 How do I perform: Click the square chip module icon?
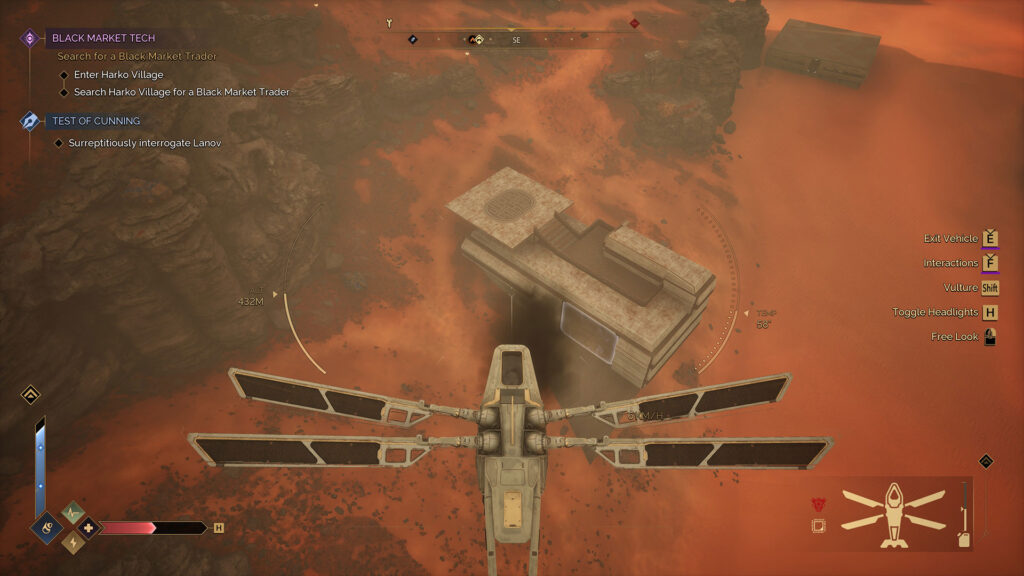coord(818,526)
